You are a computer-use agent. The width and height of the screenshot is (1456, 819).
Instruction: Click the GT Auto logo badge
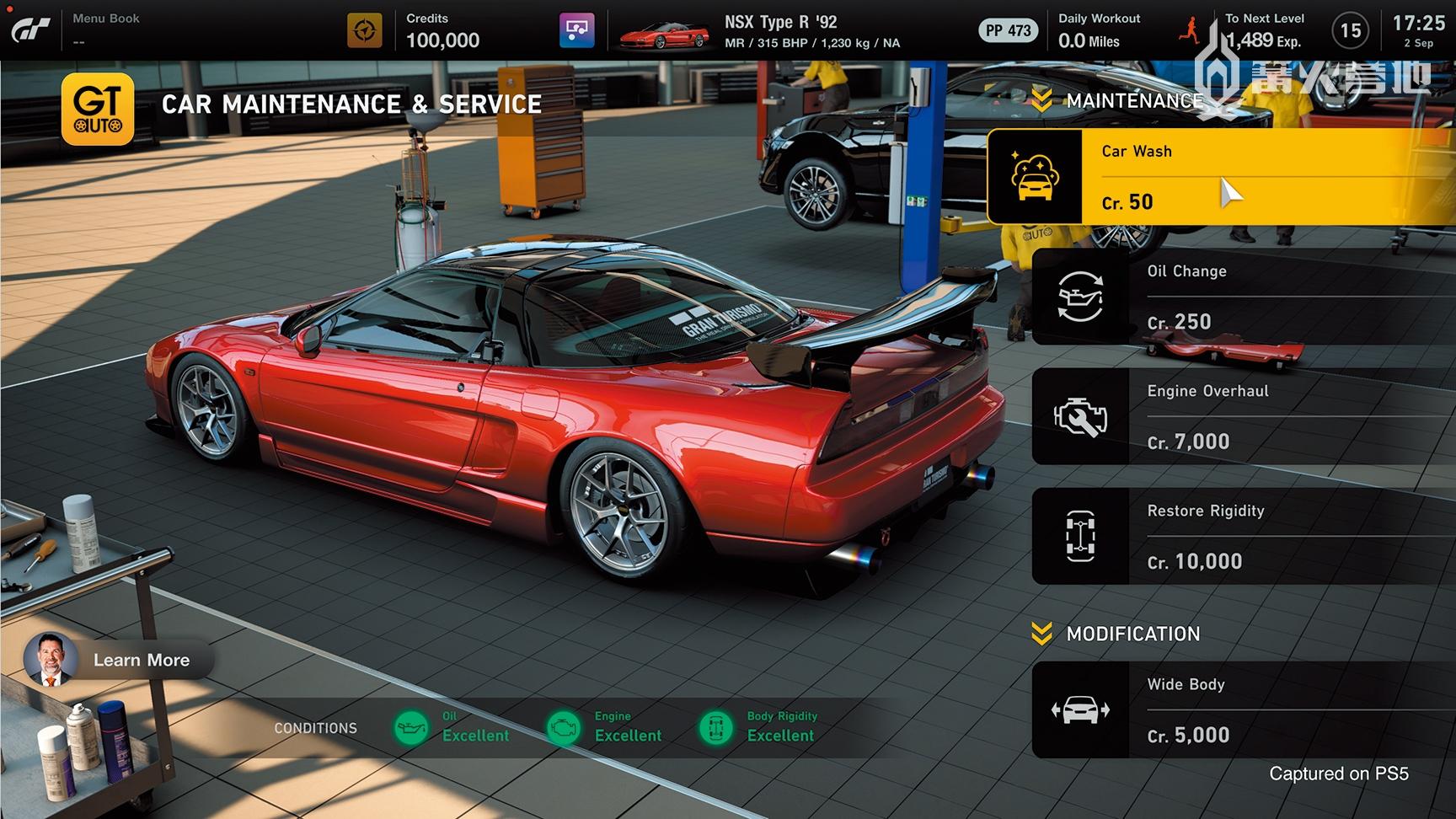click(98, 109)
